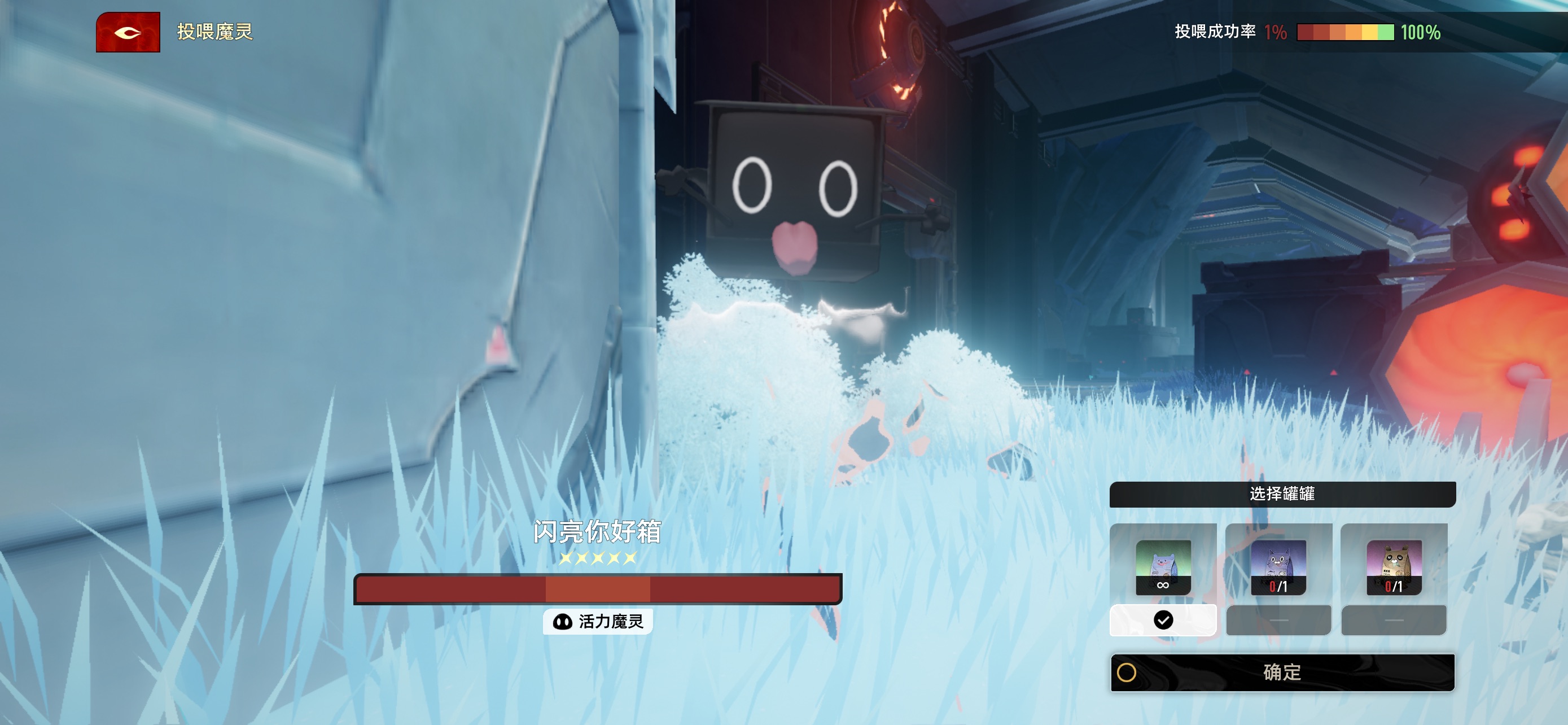This screenshot has height=725, width=1568.
Task: Choose the blue cat can
Action: click(x=1278, y=567)
